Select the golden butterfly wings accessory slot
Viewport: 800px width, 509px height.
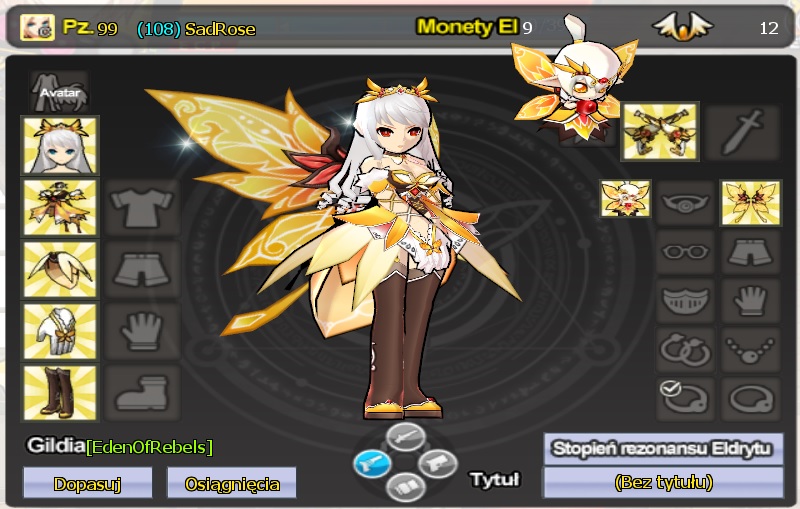(750, 202)
